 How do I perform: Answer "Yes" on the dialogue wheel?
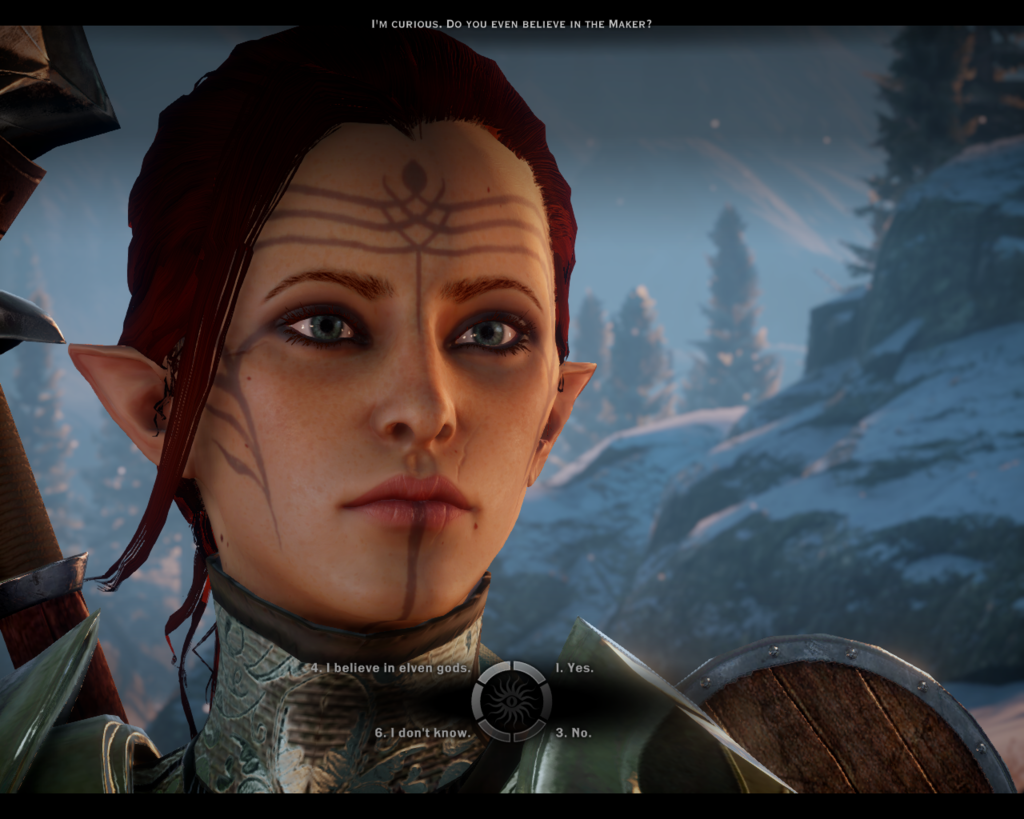point(574,668)
